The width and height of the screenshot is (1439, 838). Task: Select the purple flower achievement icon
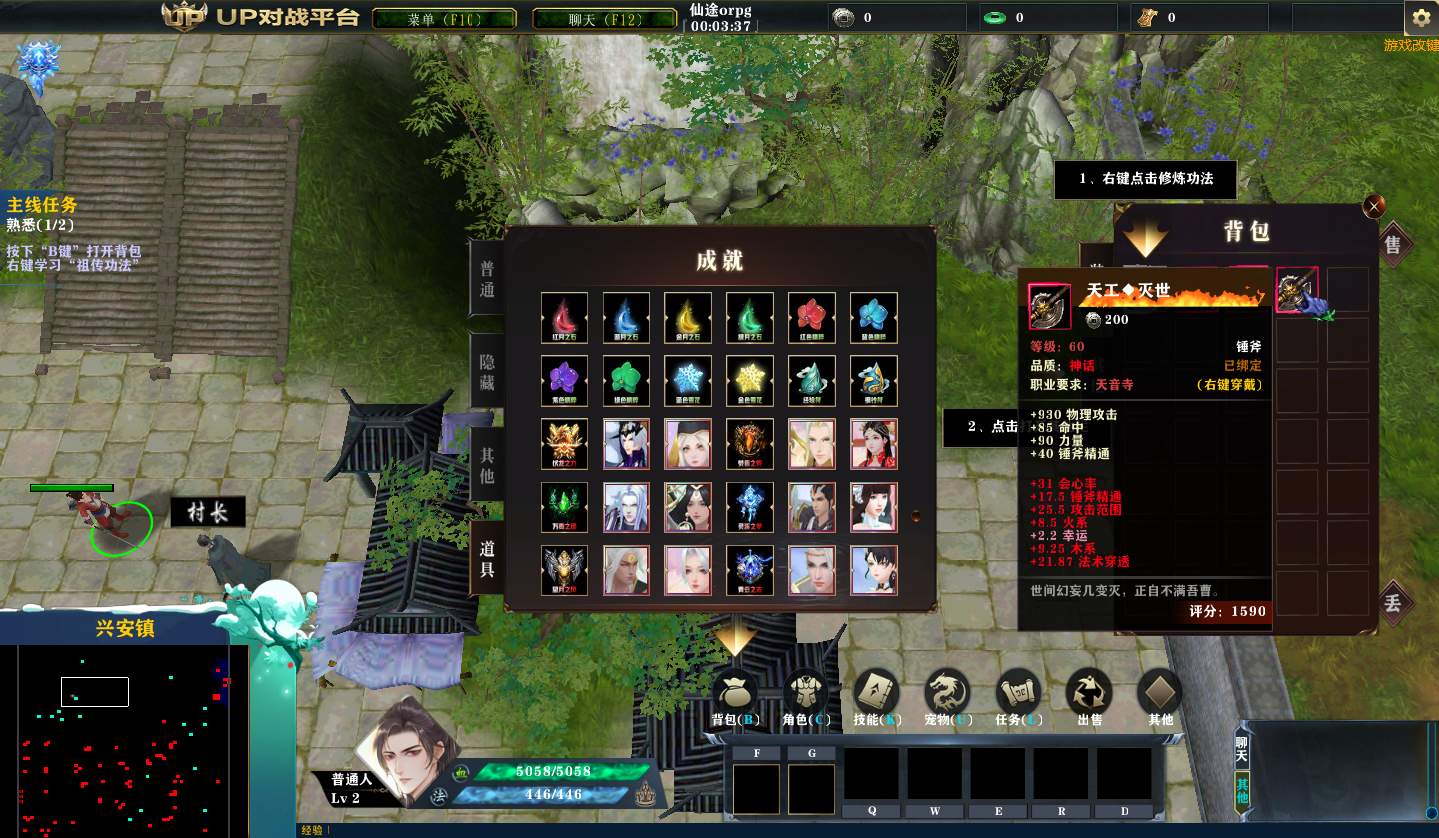click(x=565, y=381)
